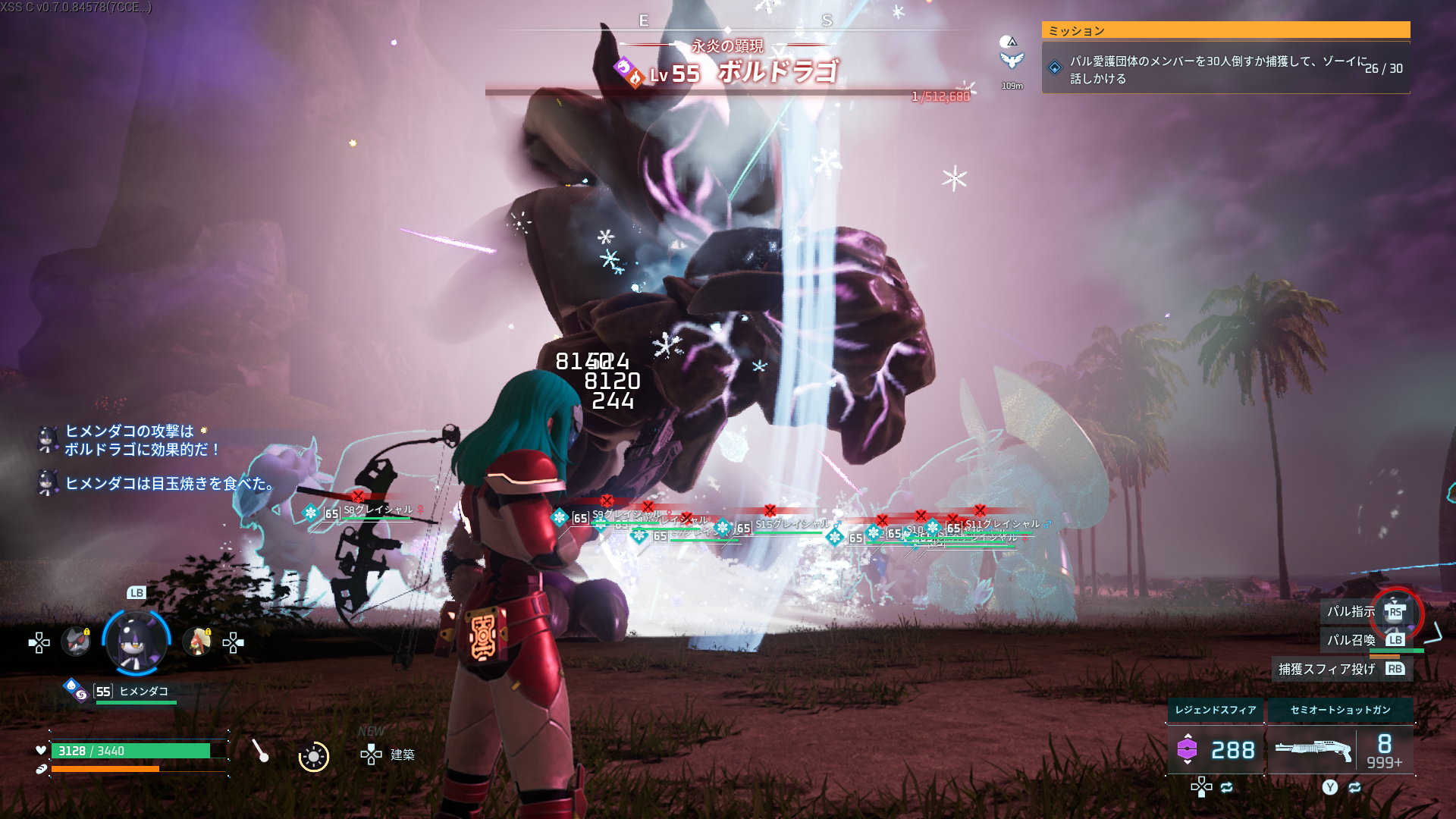Click the ミッション header bar

click(1225, 30)
